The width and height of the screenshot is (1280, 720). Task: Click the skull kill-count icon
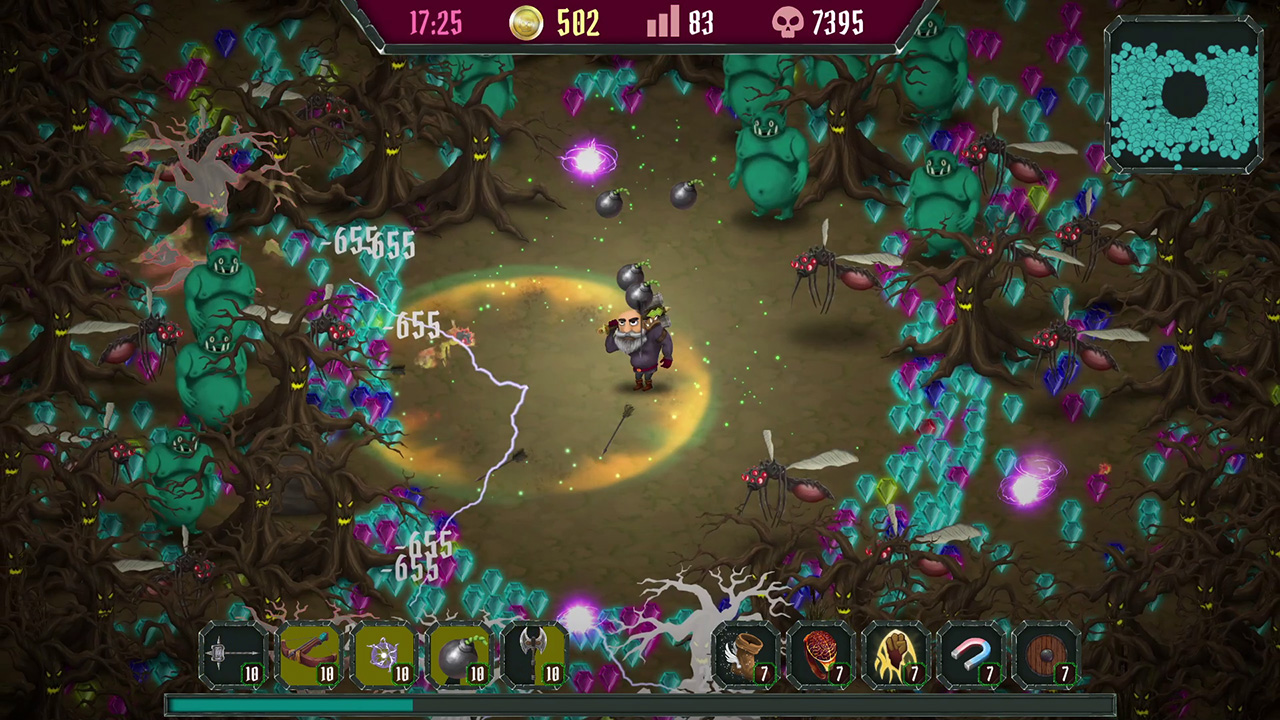click(789, 23)
